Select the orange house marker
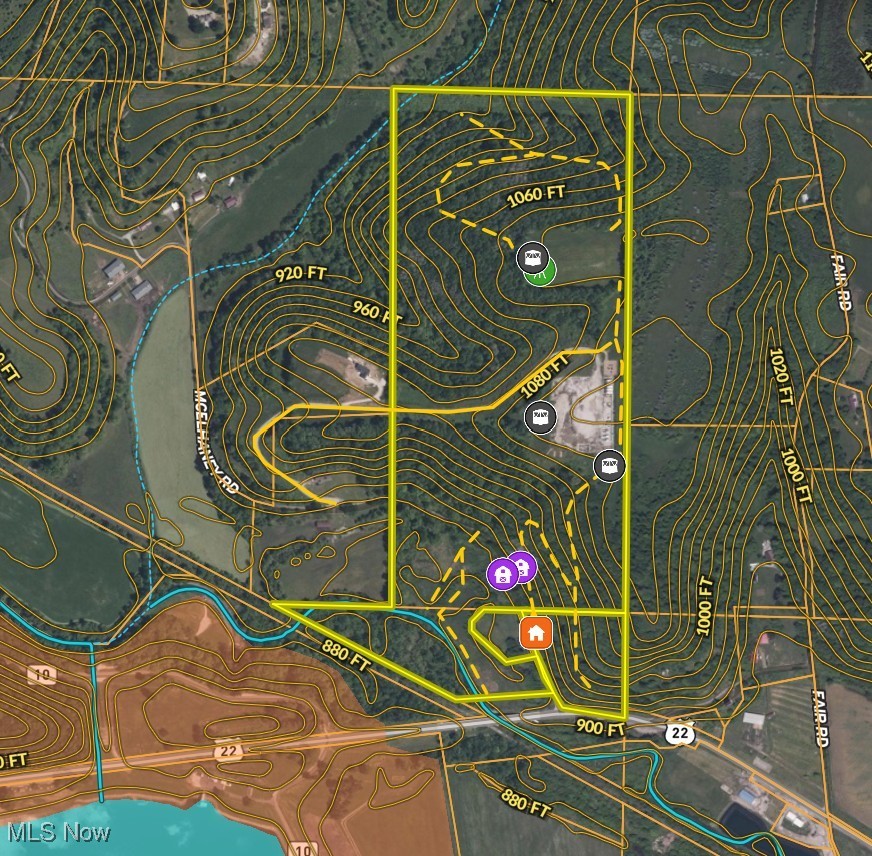The height and width of the screenshot is (856, 872). click(x=536, y=632)
